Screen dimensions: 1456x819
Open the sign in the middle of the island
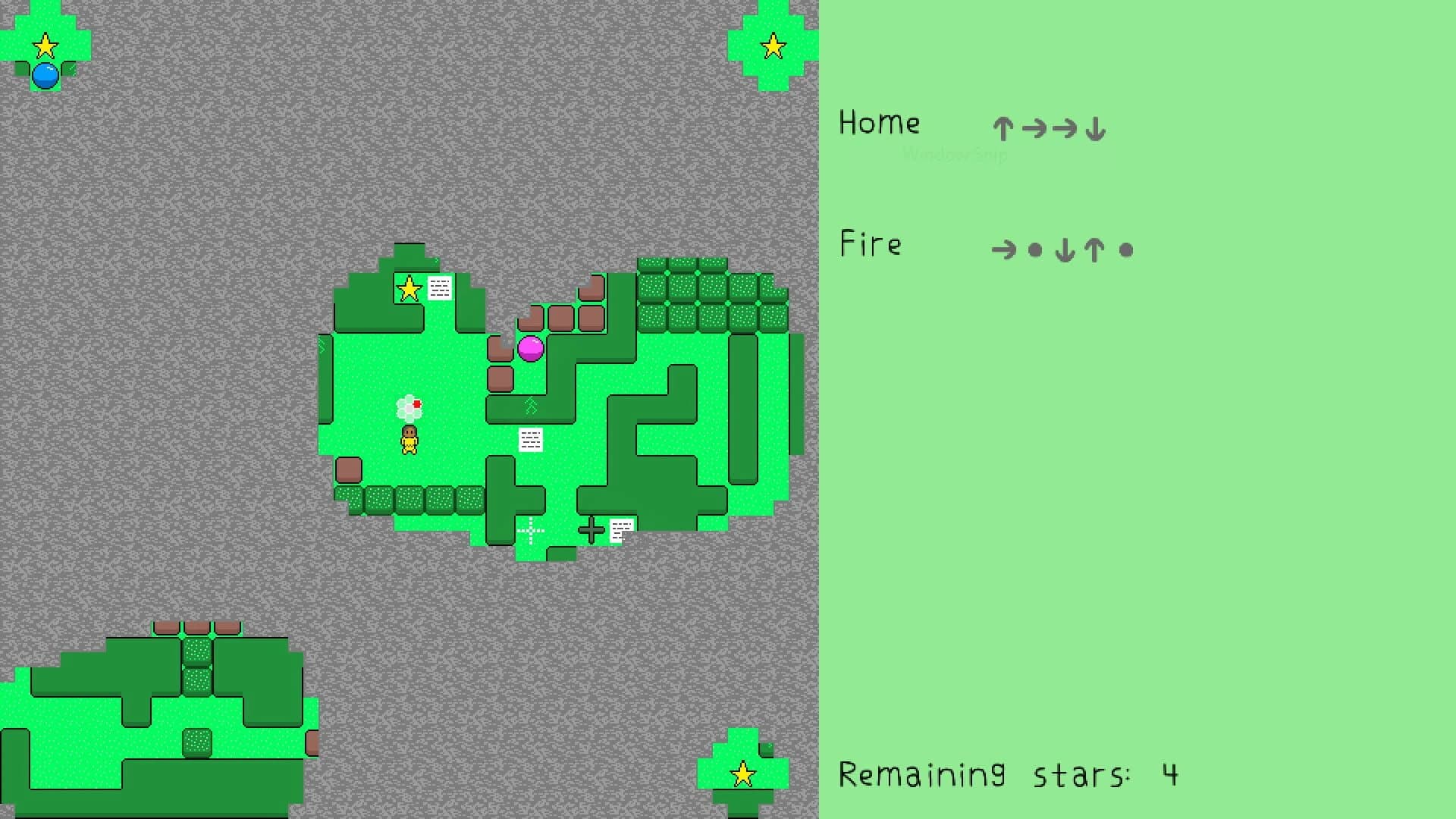530,440
